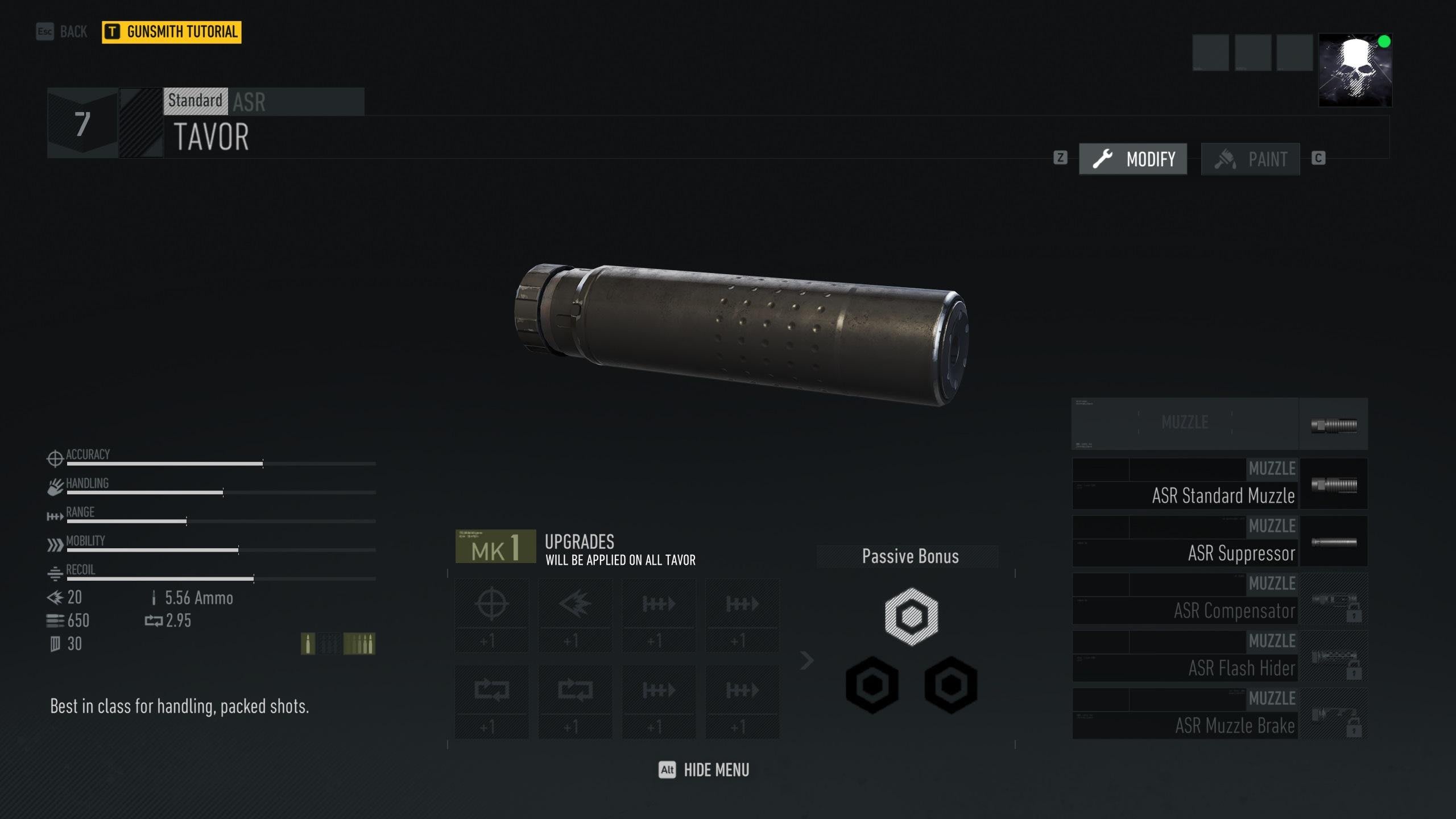Viewport: 1456px width, 819px height.
Task: Select the ASR Flash Hider entry
Action: [x=1219, y=656]
